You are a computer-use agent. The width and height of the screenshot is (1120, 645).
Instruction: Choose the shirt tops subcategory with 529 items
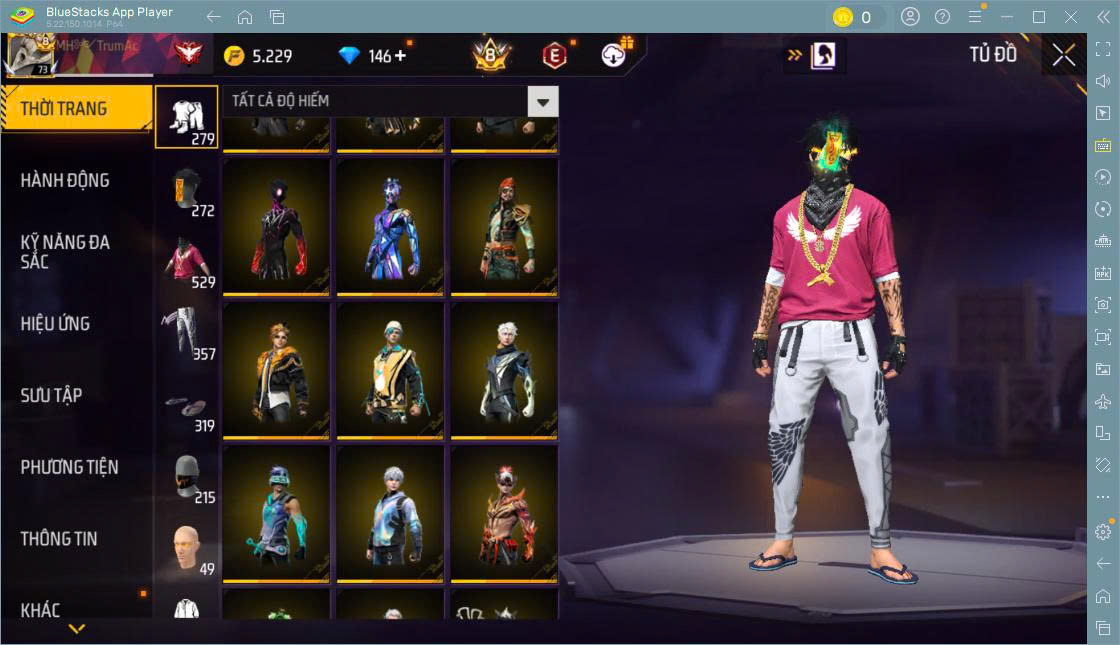coord(186,260)
